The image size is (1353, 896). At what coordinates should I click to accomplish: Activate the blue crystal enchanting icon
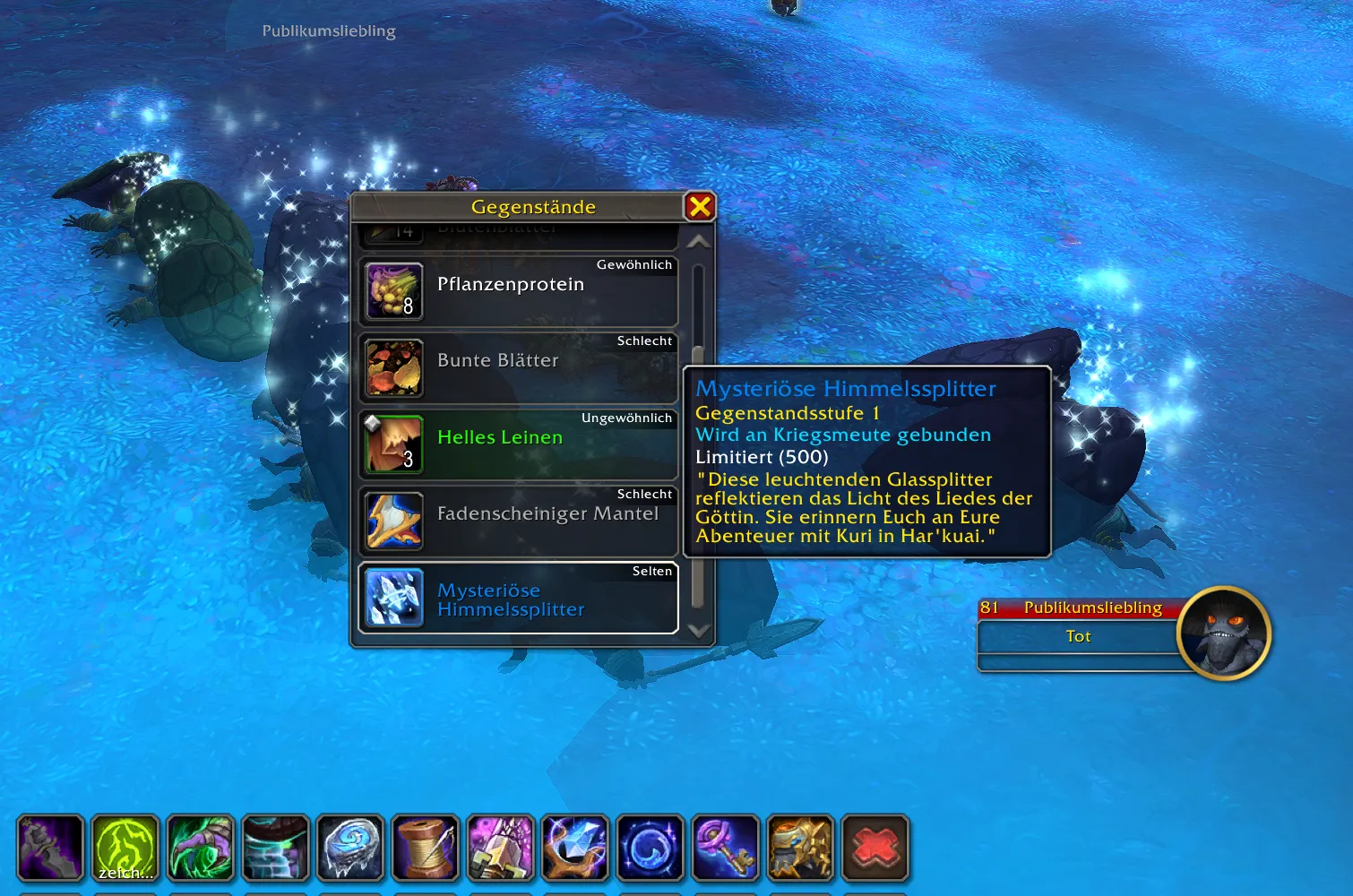pyautogui.click(x=575, y=848)
